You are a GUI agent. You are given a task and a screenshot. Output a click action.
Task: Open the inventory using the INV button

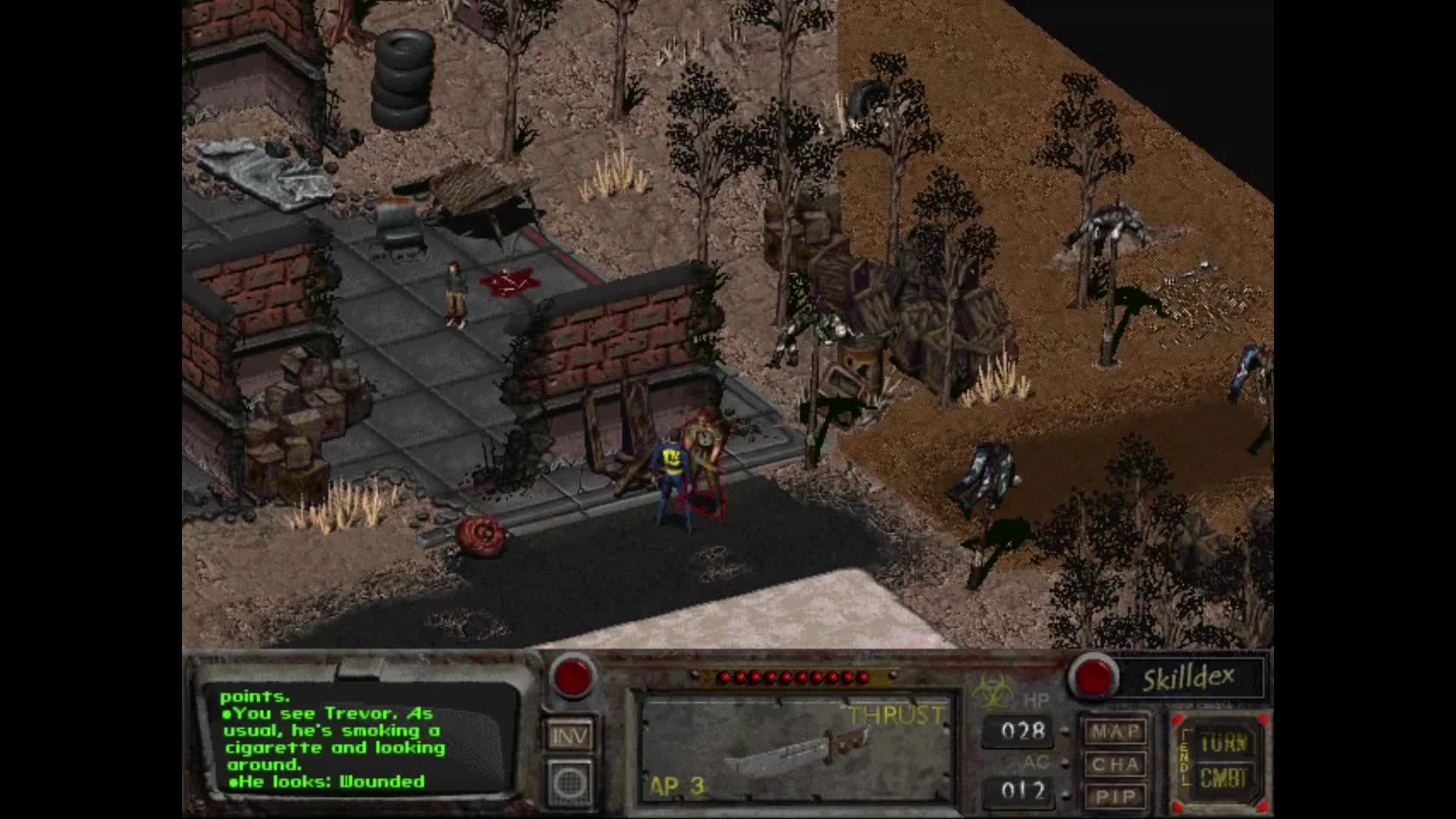point(571,734)
